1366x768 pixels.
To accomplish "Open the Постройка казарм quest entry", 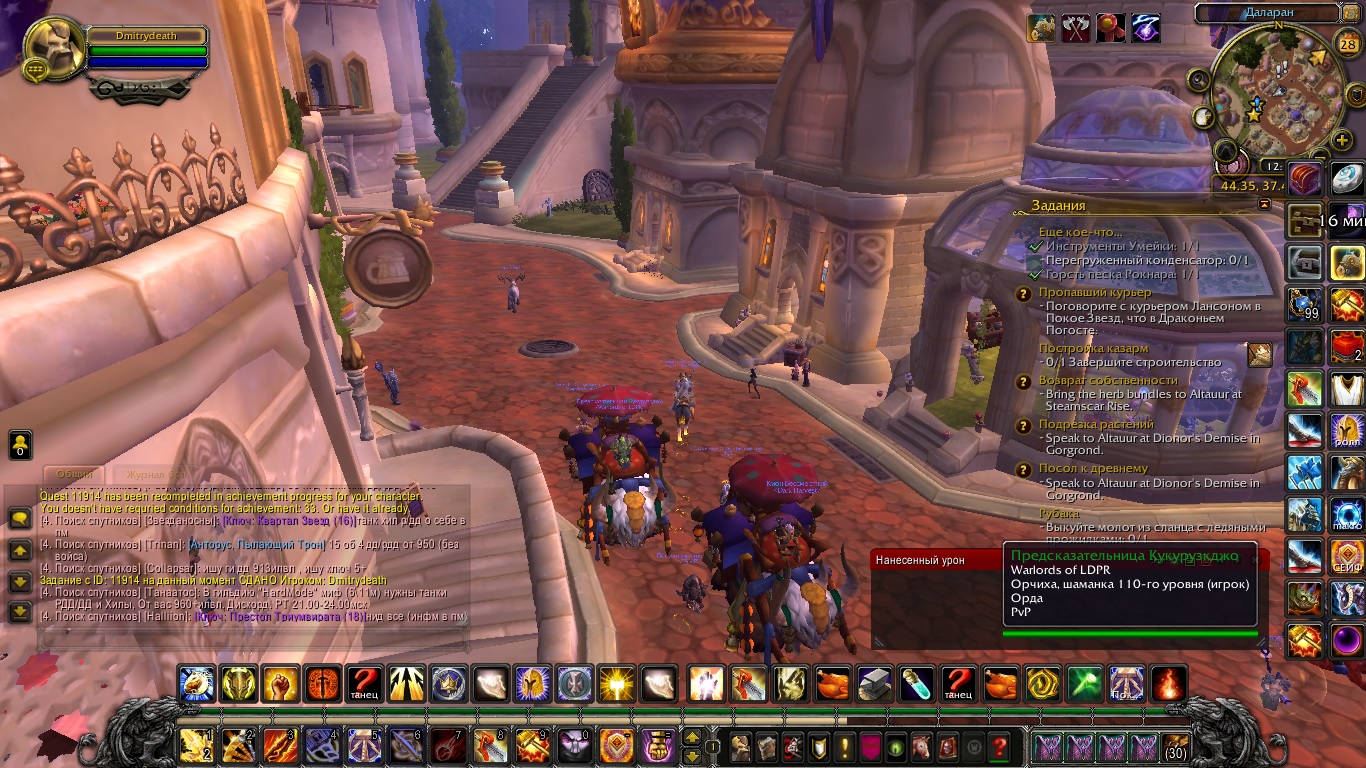I will 1094,348.
